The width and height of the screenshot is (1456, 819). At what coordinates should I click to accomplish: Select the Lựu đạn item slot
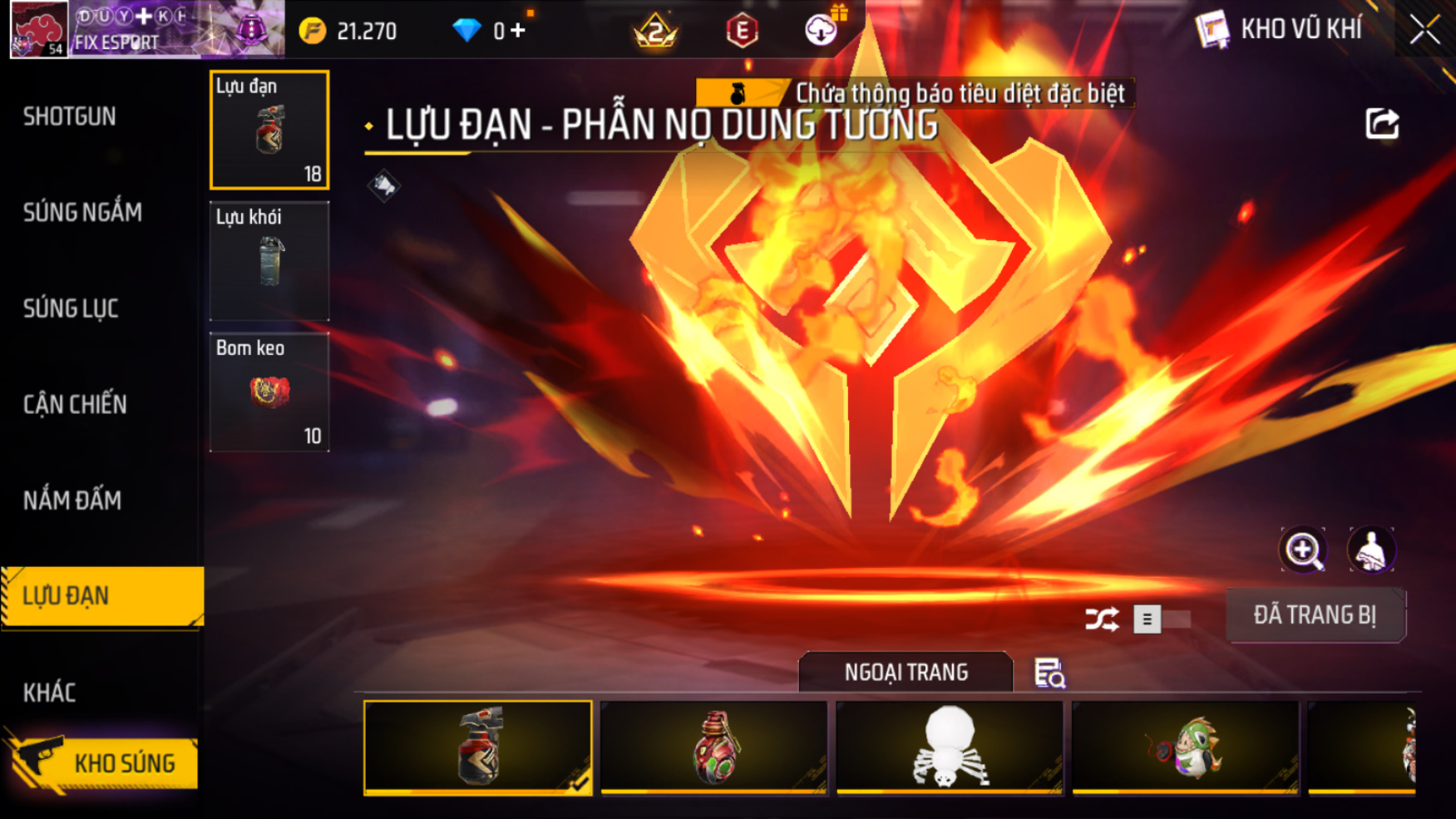click(x=269, y=130)
